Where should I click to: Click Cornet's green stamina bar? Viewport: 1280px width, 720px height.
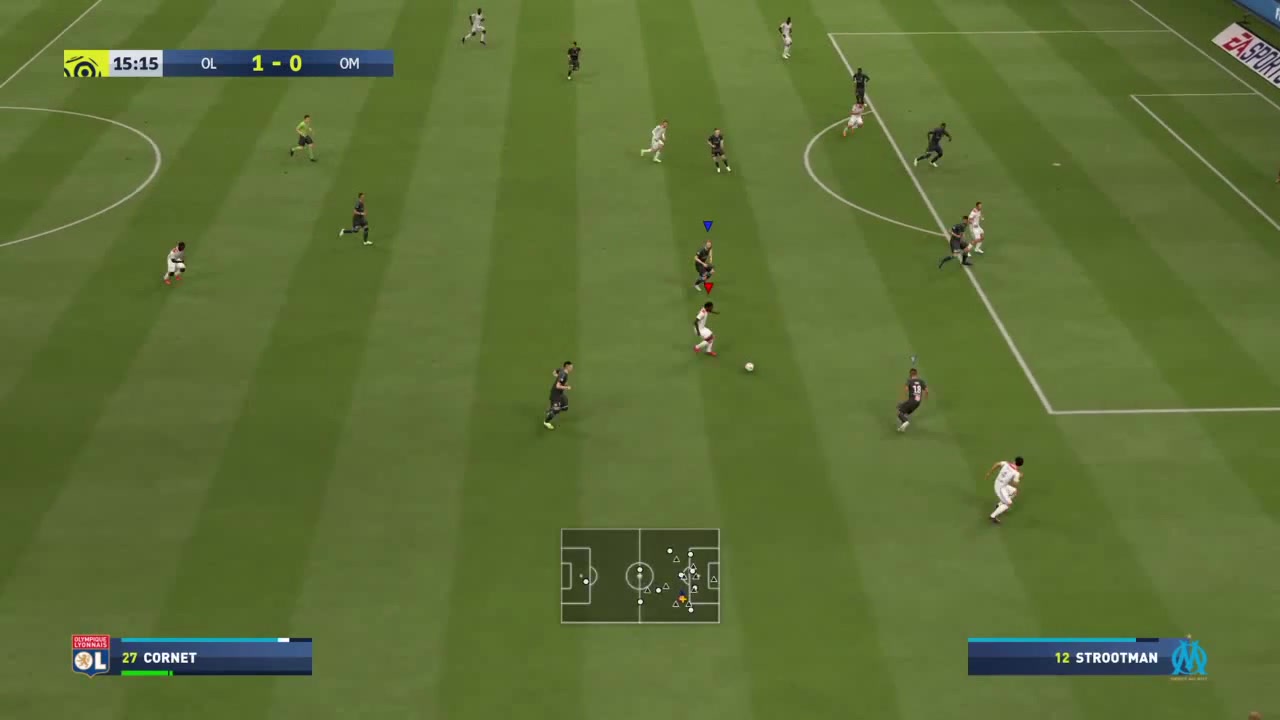[145, 673]
